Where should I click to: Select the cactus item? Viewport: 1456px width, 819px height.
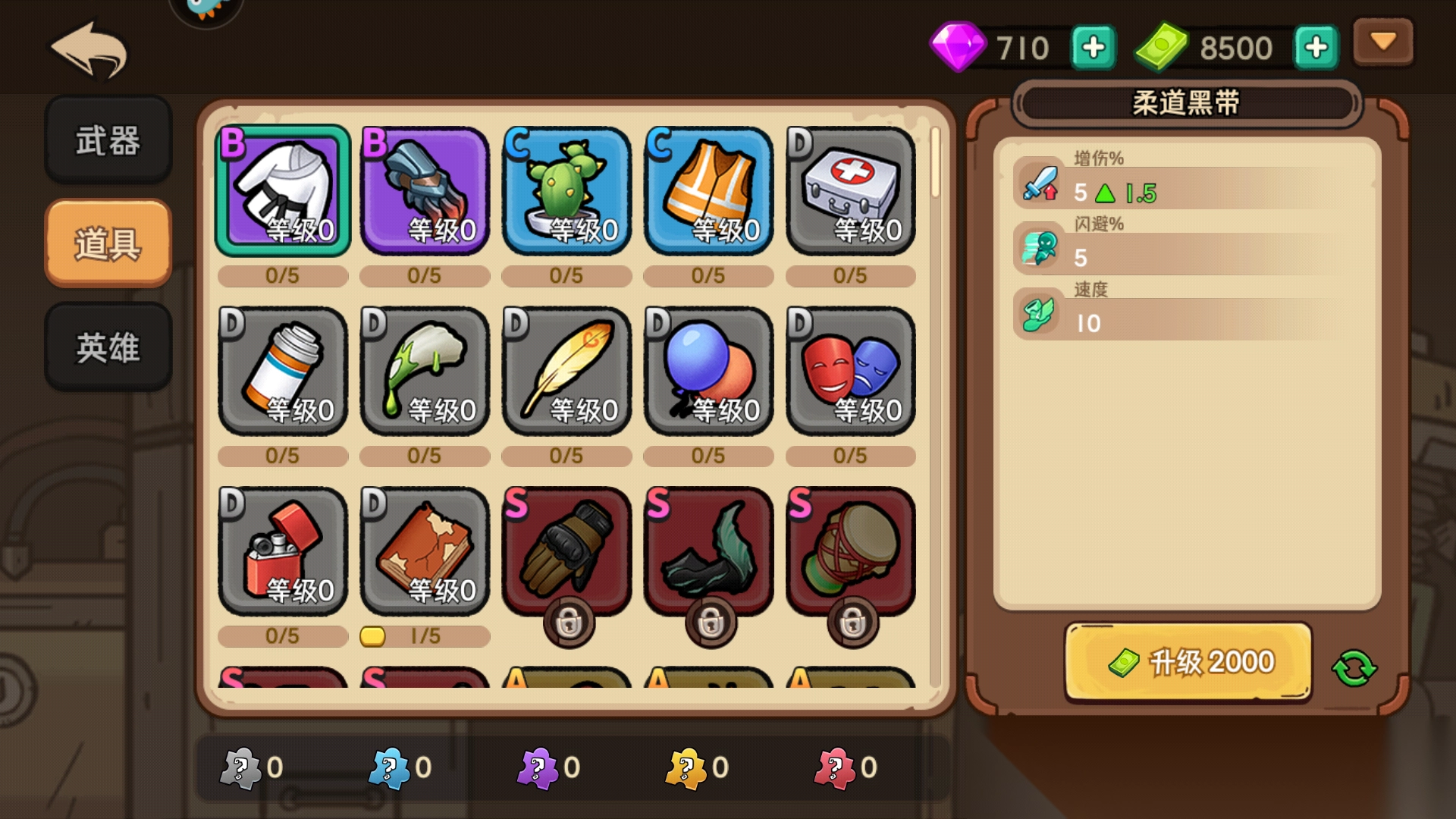566,190
